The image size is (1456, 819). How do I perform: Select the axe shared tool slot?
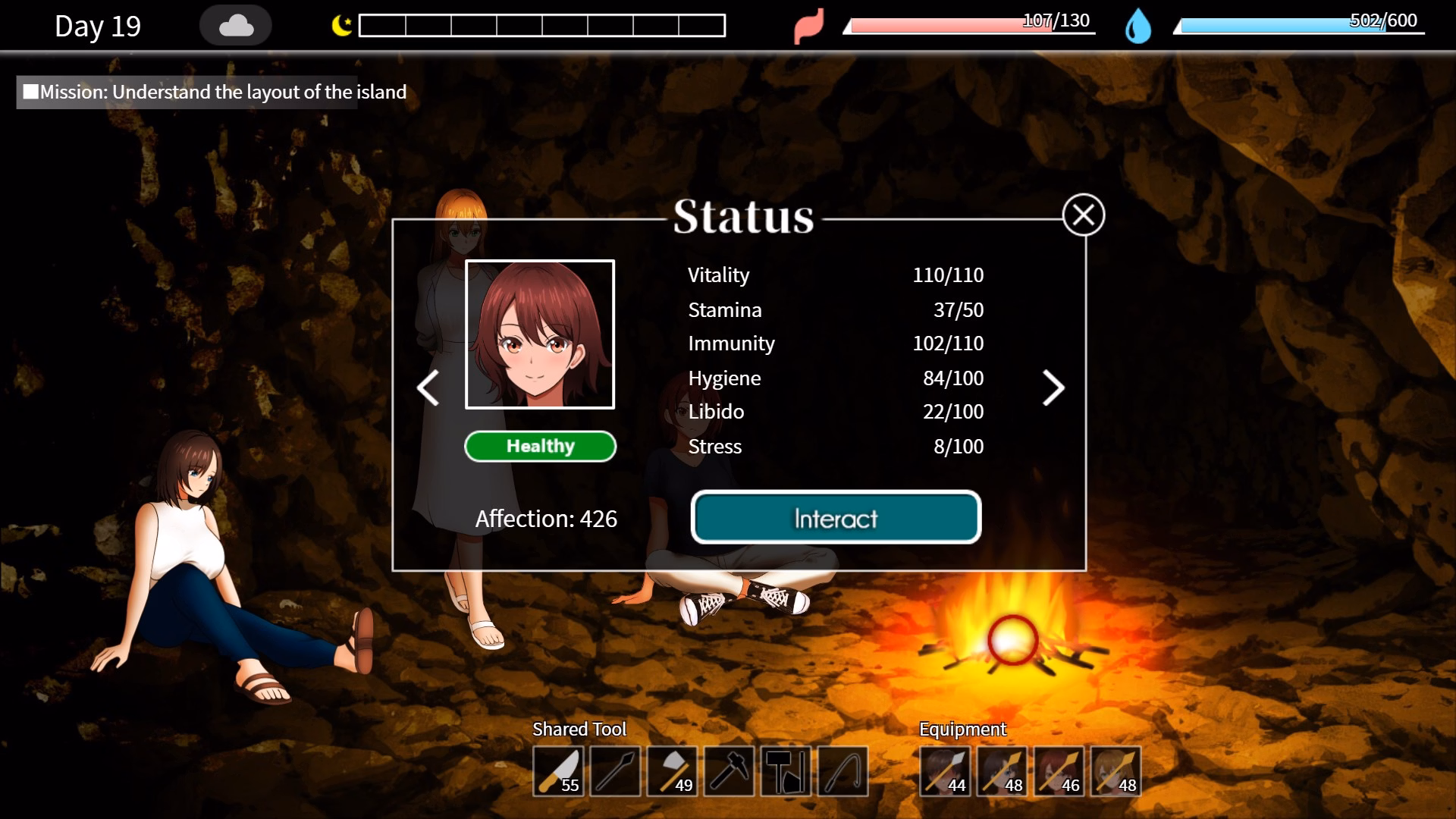click(672, 771)
